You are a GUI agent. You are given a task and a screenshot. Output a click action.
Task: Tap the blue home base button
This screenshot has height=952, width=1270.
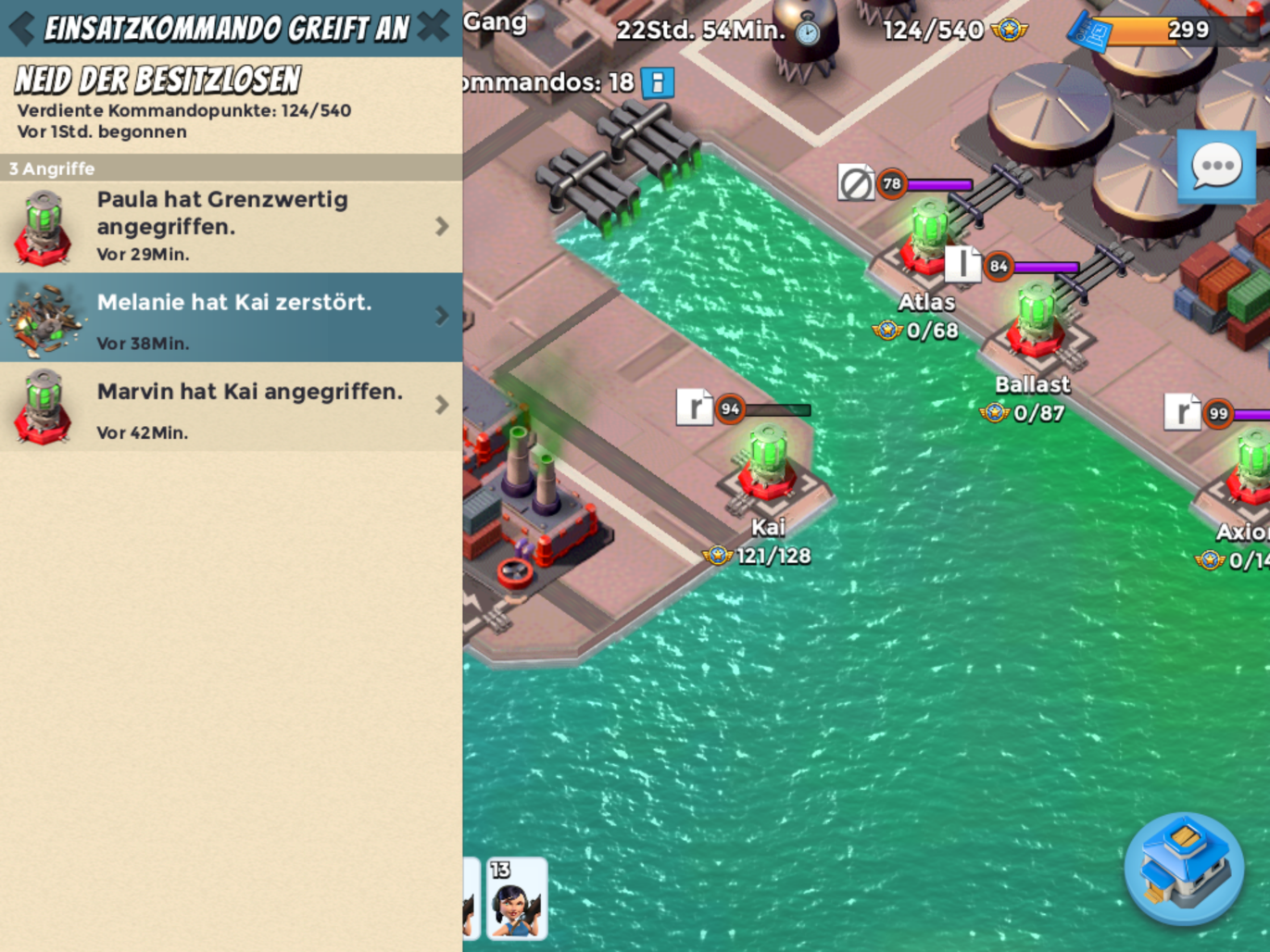1183,868
